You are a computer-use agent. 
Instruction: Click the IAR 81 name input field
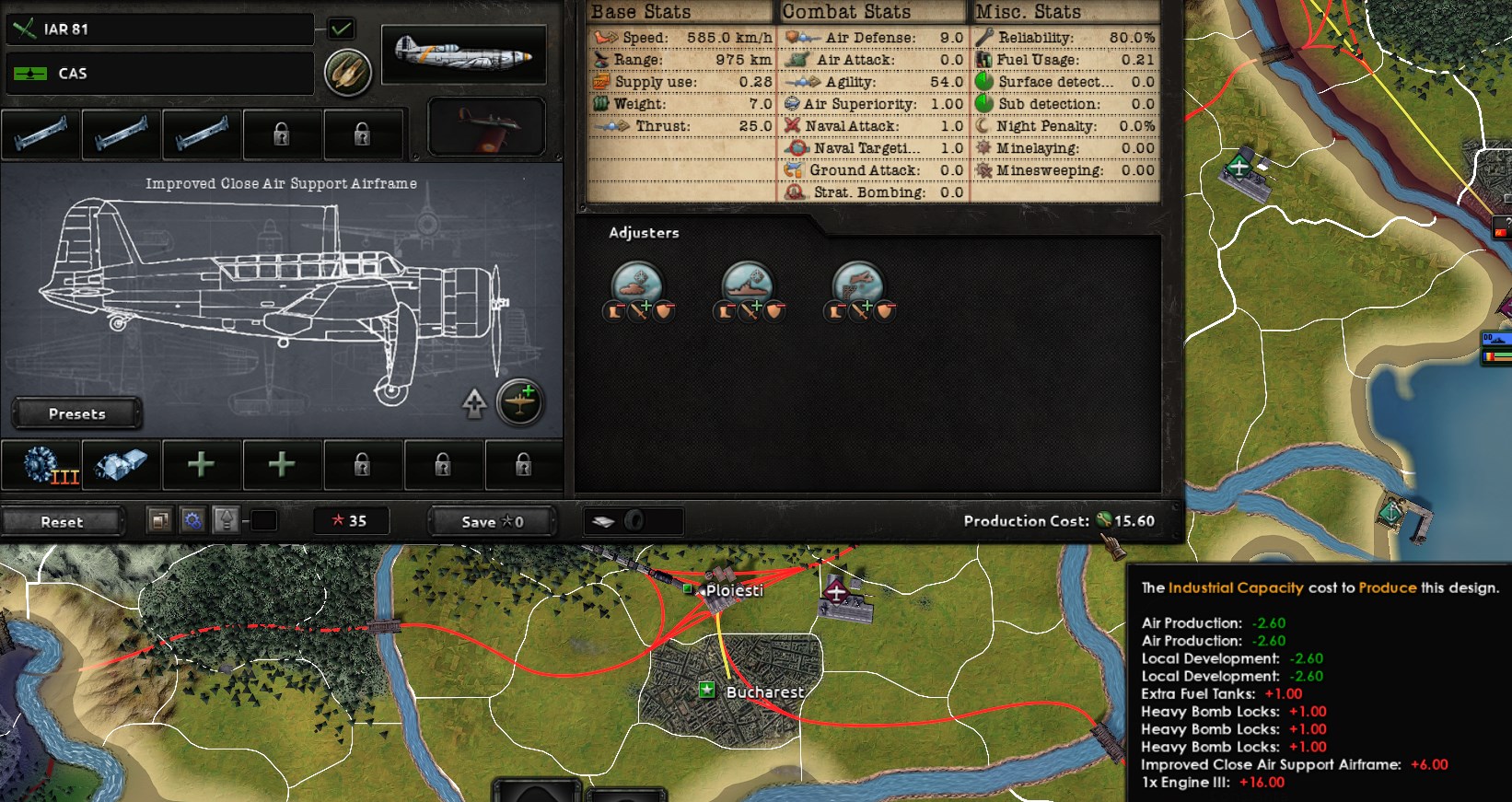pos(158,29)
